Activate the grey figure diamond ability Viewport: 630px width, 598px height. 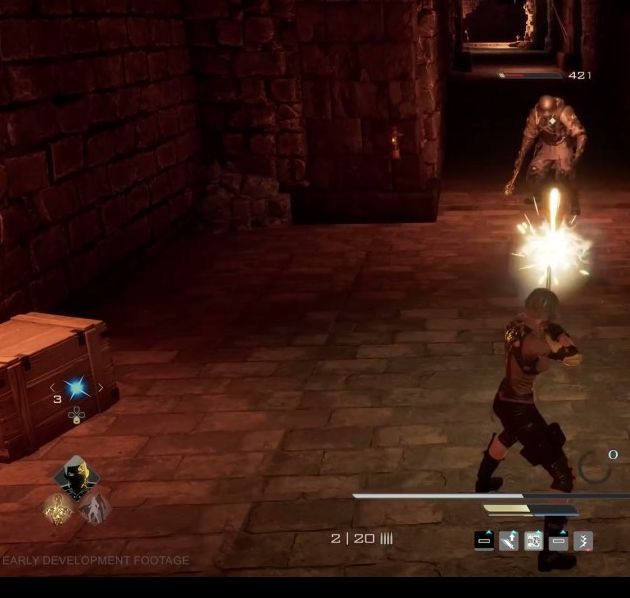[94, 508]
